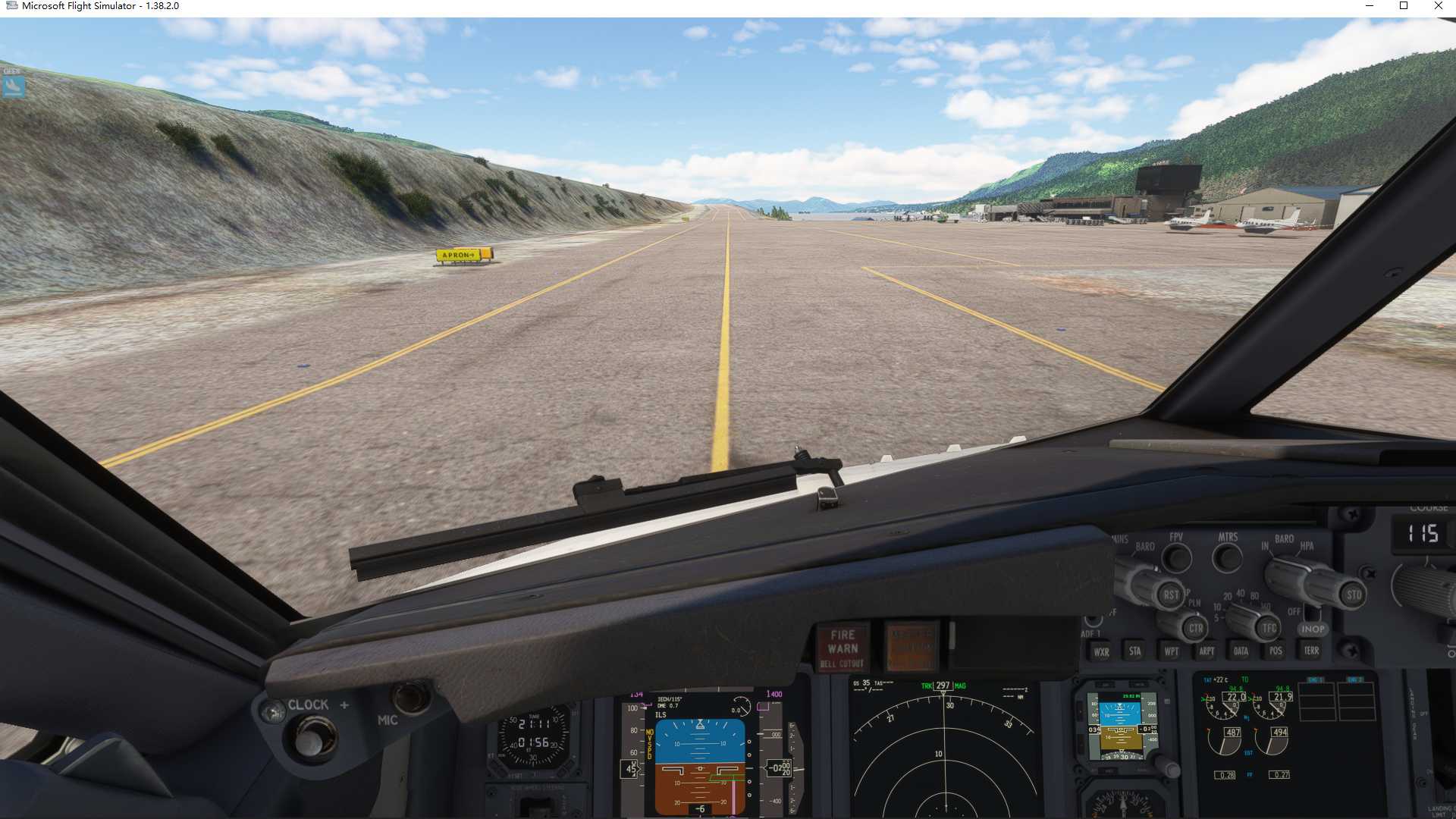Toggle the WXR weather radar button
This screenshot has height=819, width=1456.
tap(1101, 651)
